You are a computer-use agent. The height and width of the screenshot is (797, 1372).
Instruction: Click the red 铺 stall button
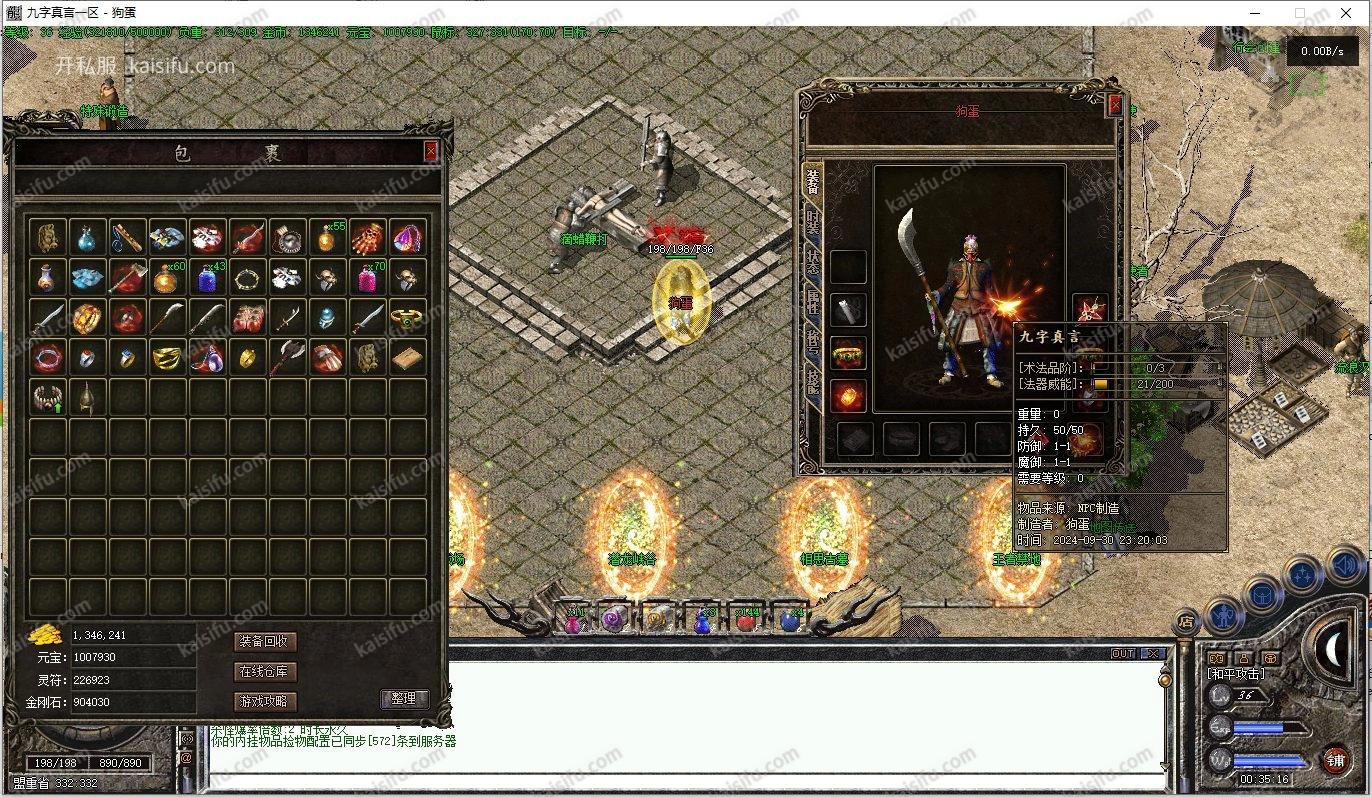pyautogui.click(x=1336, y=760)
